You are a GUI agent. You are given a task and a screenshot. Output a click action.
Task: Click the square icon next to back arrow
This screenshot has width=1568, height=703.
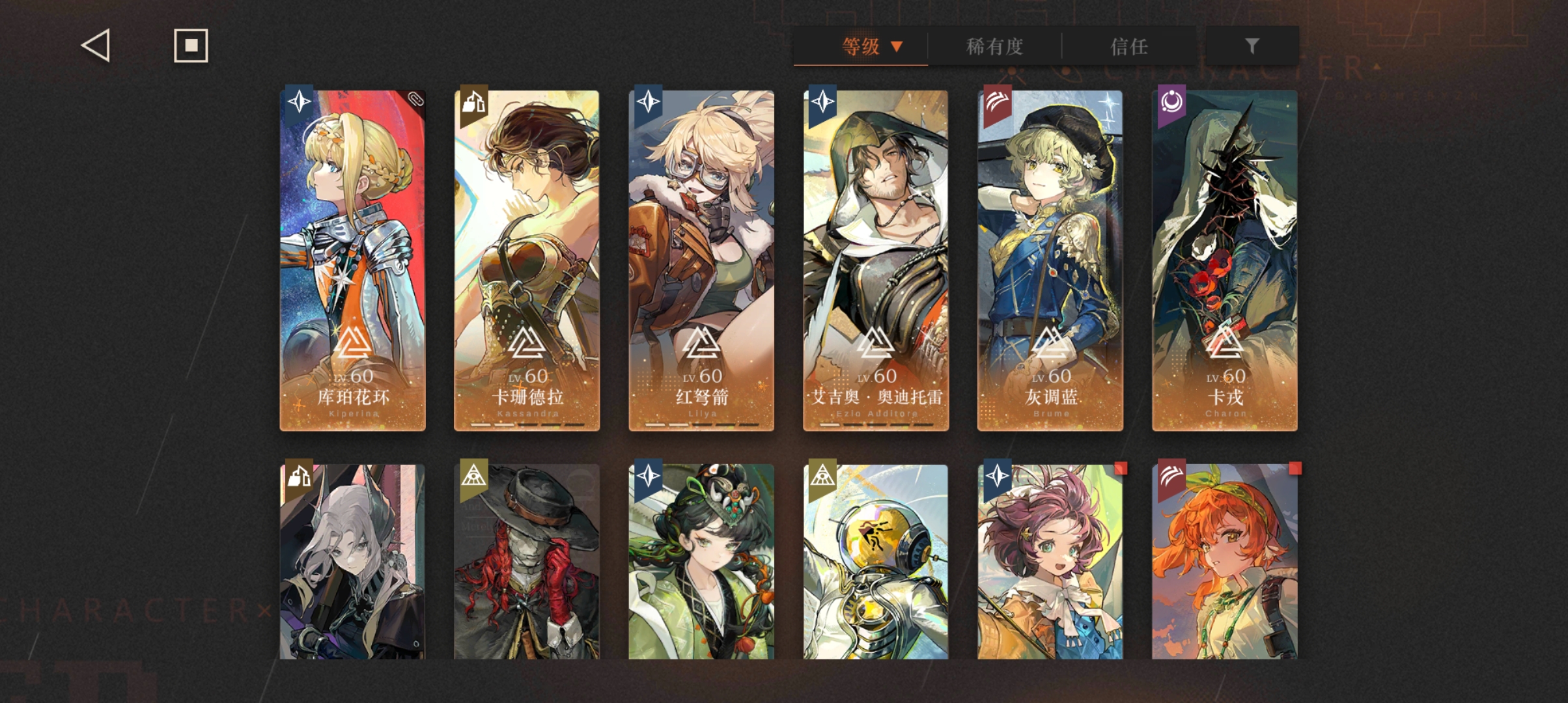pyautogui.click(x=191, y=46)
